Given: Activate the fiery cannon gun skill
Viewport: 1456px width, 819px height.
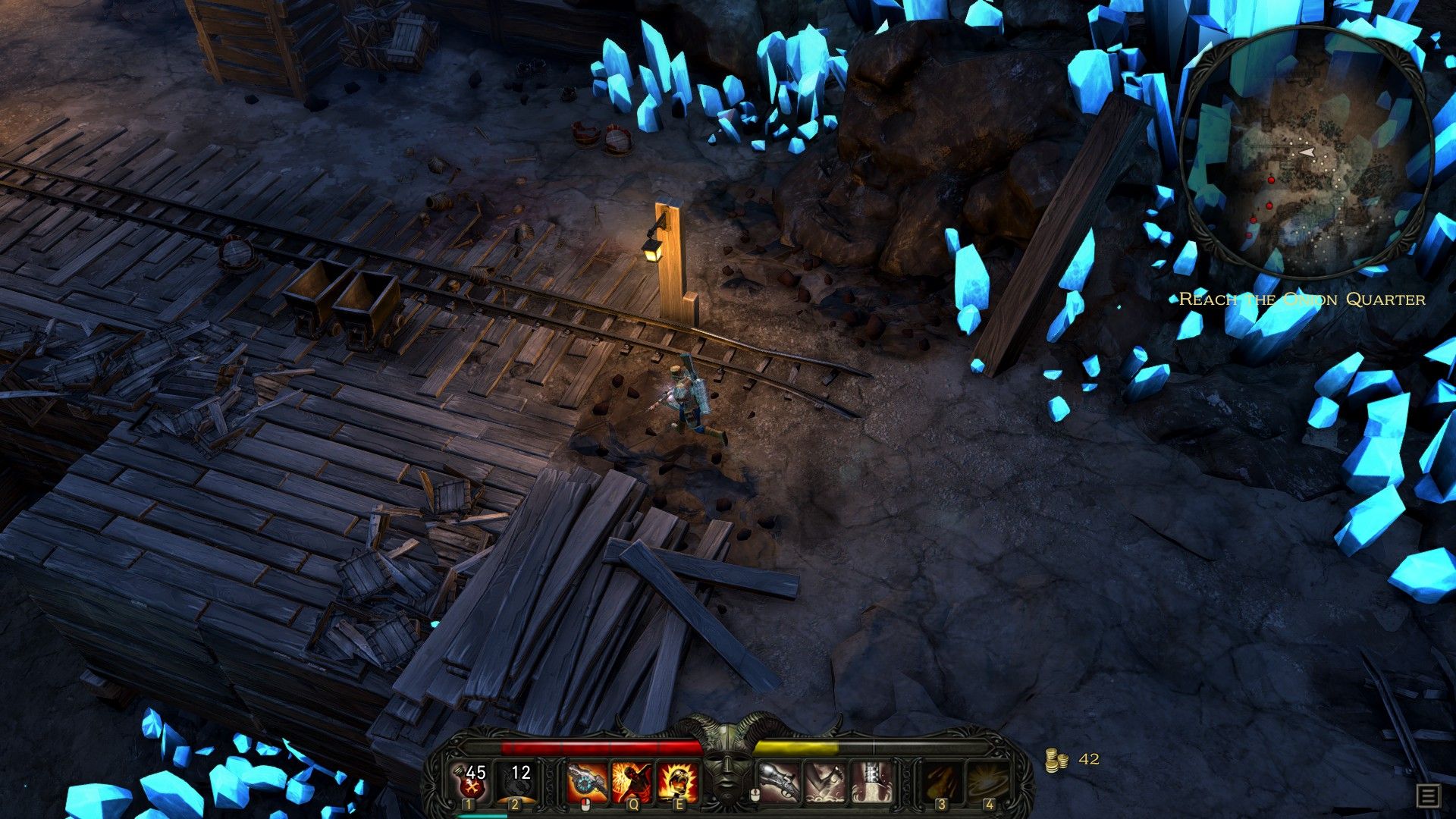Looking at the screenshot, I should (588, 783).
